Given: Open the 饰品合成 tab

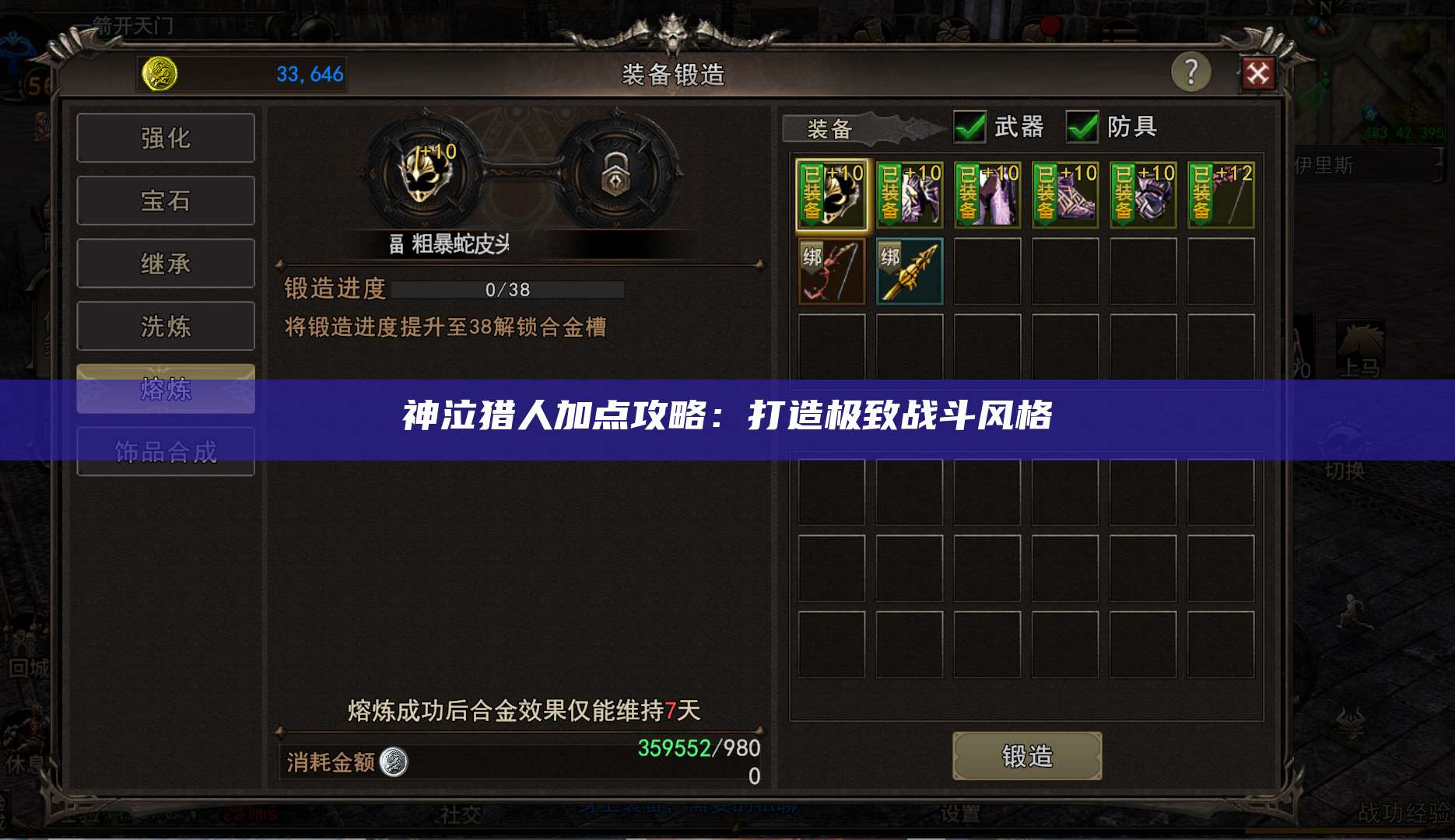Looking at the screenshot, I should tap(165, 450).
